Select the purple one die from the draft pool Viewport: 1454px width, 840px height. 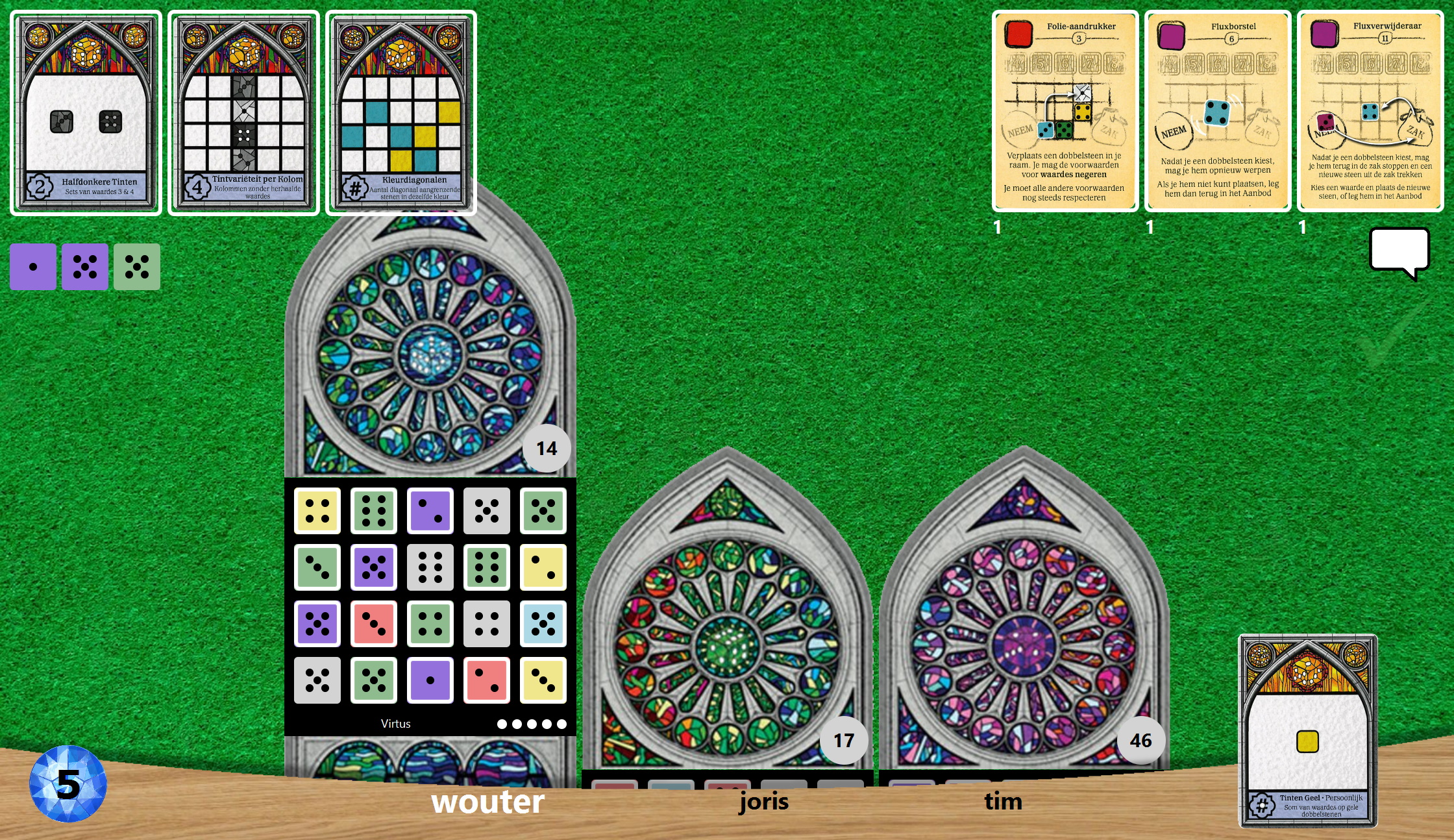pyautogui.click(x=32, y=267)
